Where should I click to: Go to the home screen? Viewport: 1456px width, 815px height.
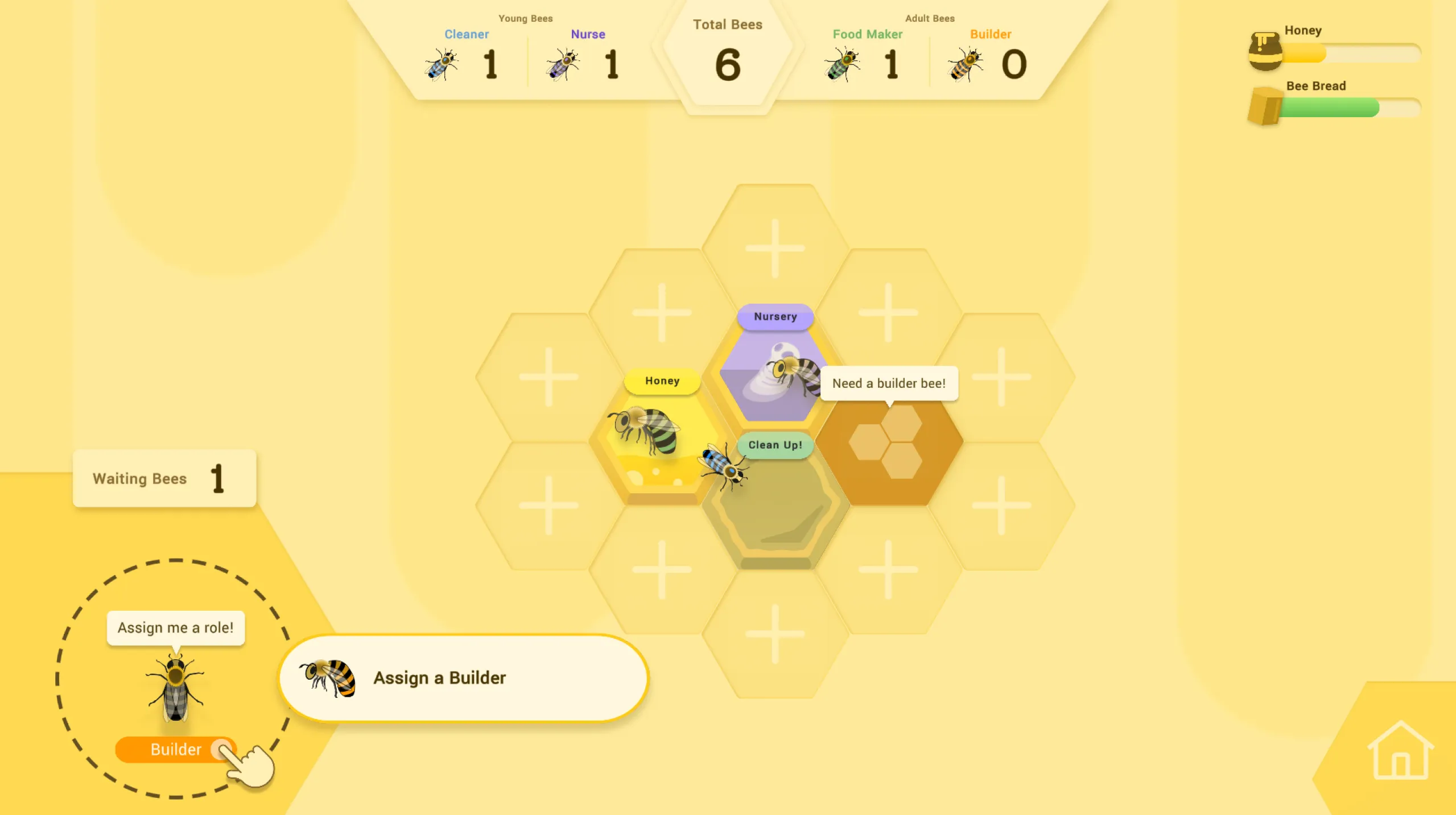pyautogui.click(x=1400, y=751)
